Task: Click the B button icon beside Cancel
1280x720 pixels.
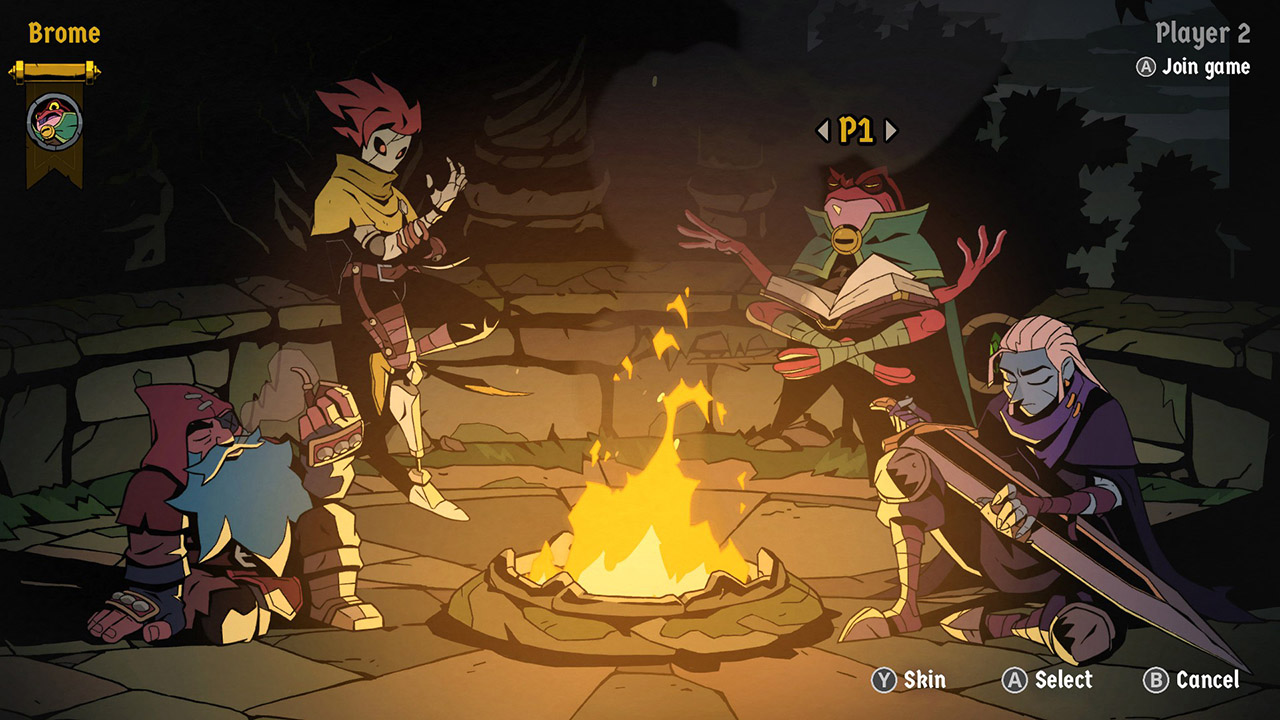Action: pos(1157,681)
